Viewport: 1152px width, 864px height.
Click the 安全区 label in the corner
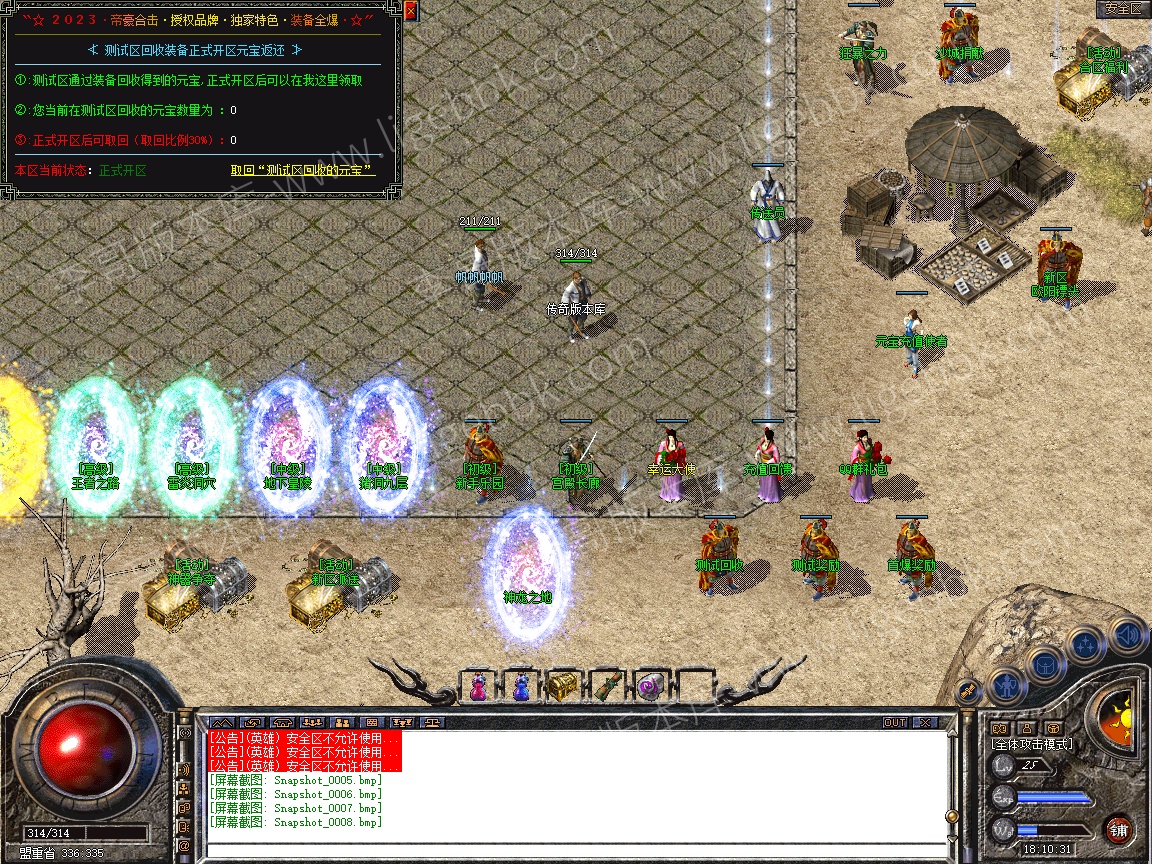click(x=1122, y=9)
